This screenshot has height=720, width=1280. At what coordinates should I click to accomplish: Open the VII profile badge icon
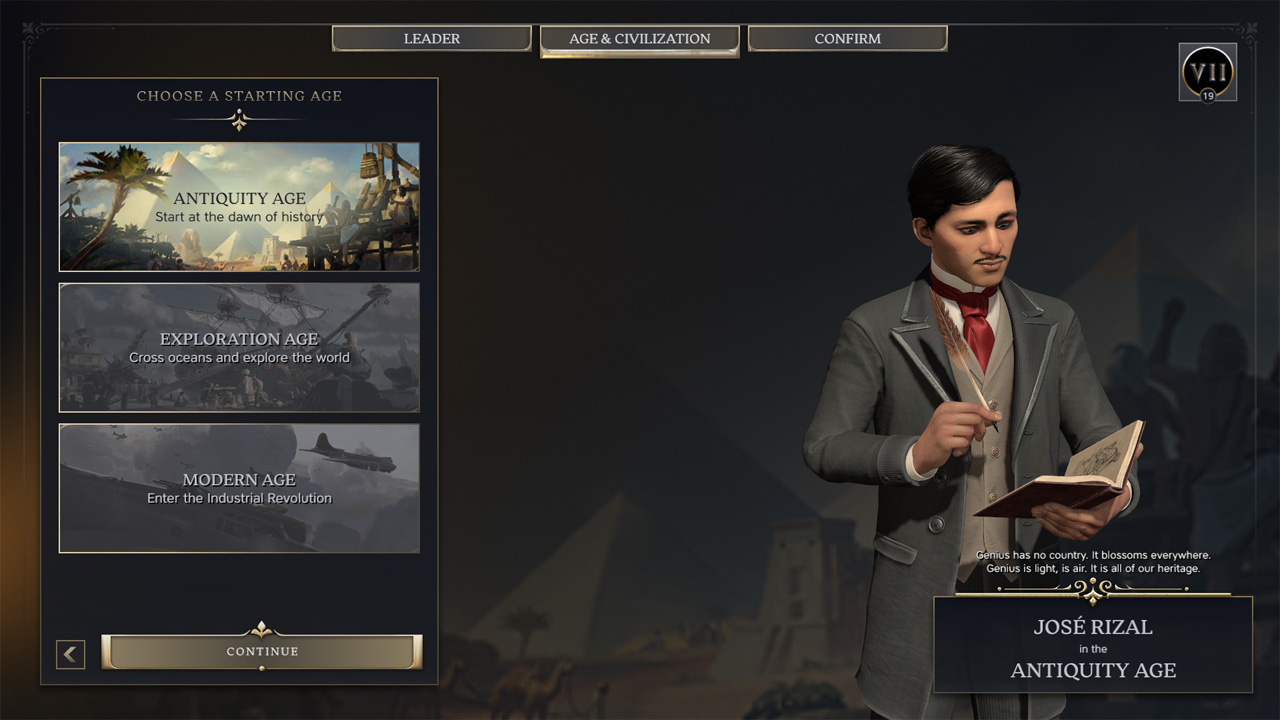[1207, 72]
